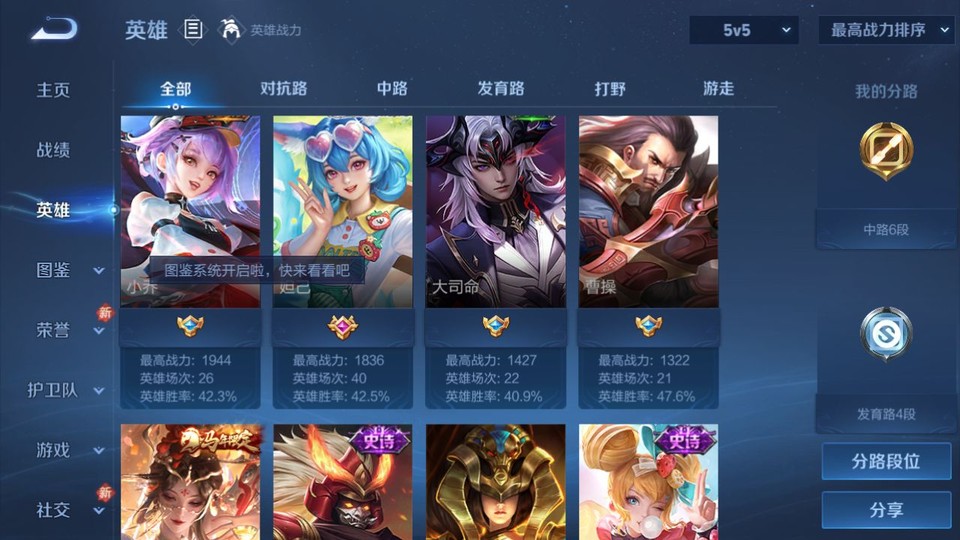Viewport: 960px width, 540px height.
Task: Expand the 游戏 menu entry
Action: [x=68, y=450]
